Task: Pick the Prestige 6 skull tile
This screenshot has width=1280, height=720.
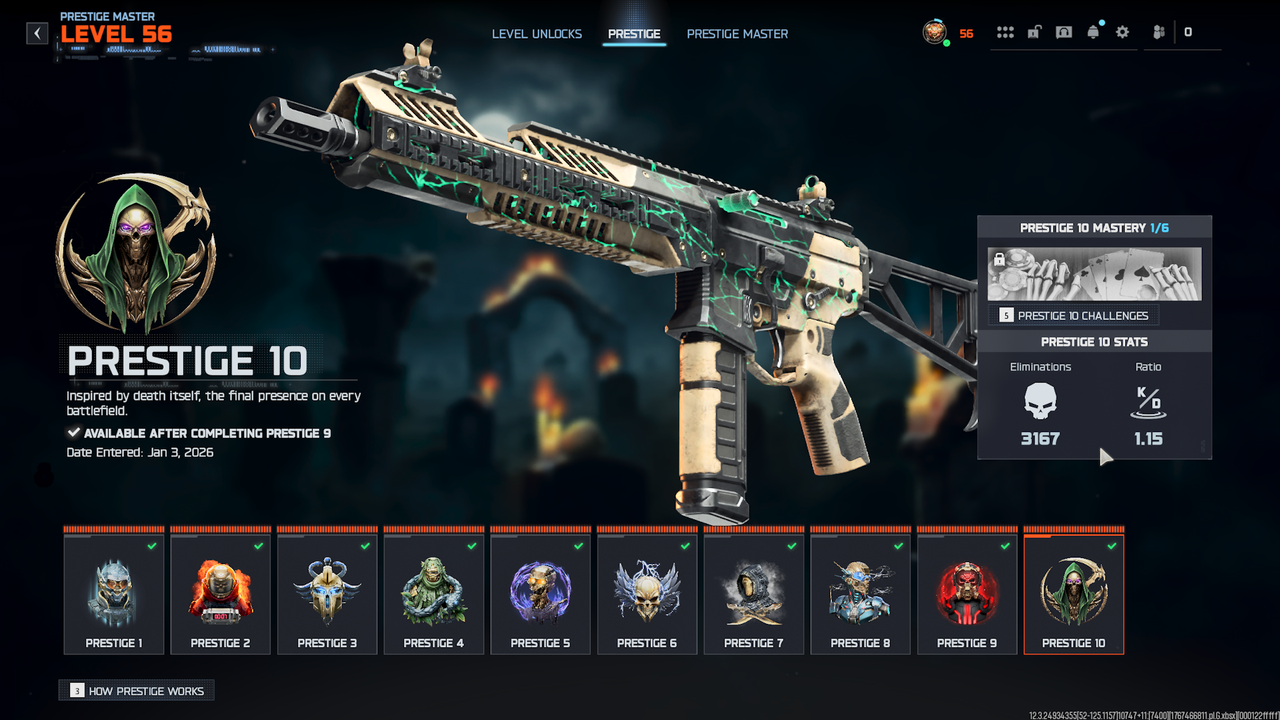Action: pos(647,595)
